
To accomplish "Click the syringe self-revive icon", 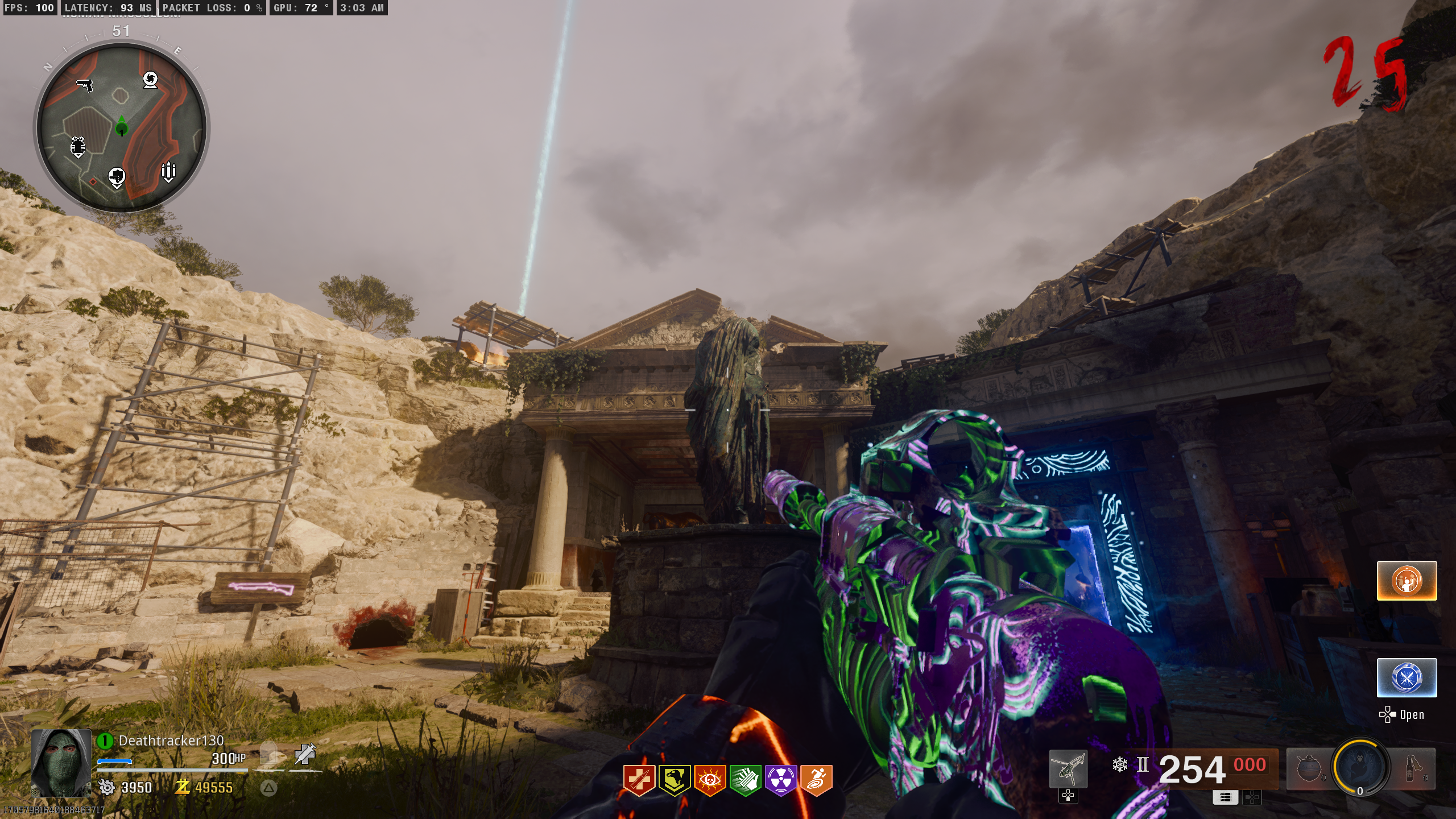I will (x=305, y=754).
